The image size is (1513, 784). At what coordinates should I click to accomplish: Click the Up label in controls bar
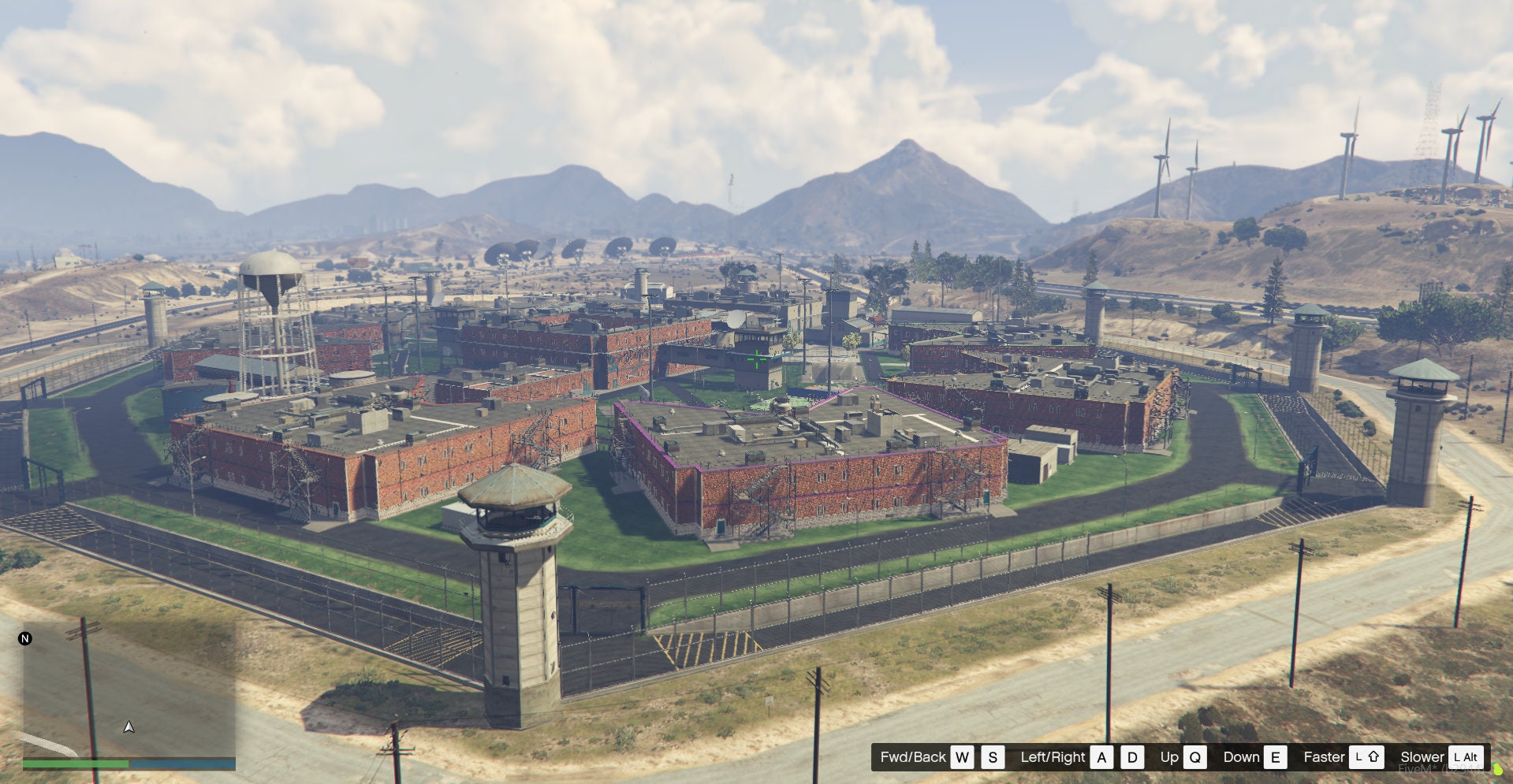[1169, 756]
